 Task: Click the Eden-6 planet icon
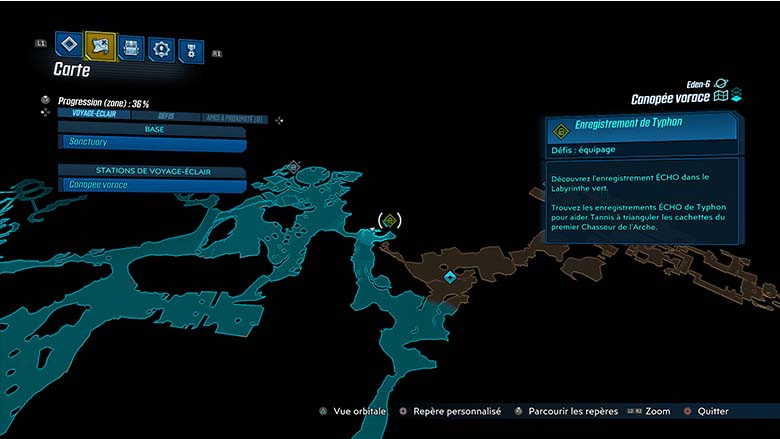point(722,84)
